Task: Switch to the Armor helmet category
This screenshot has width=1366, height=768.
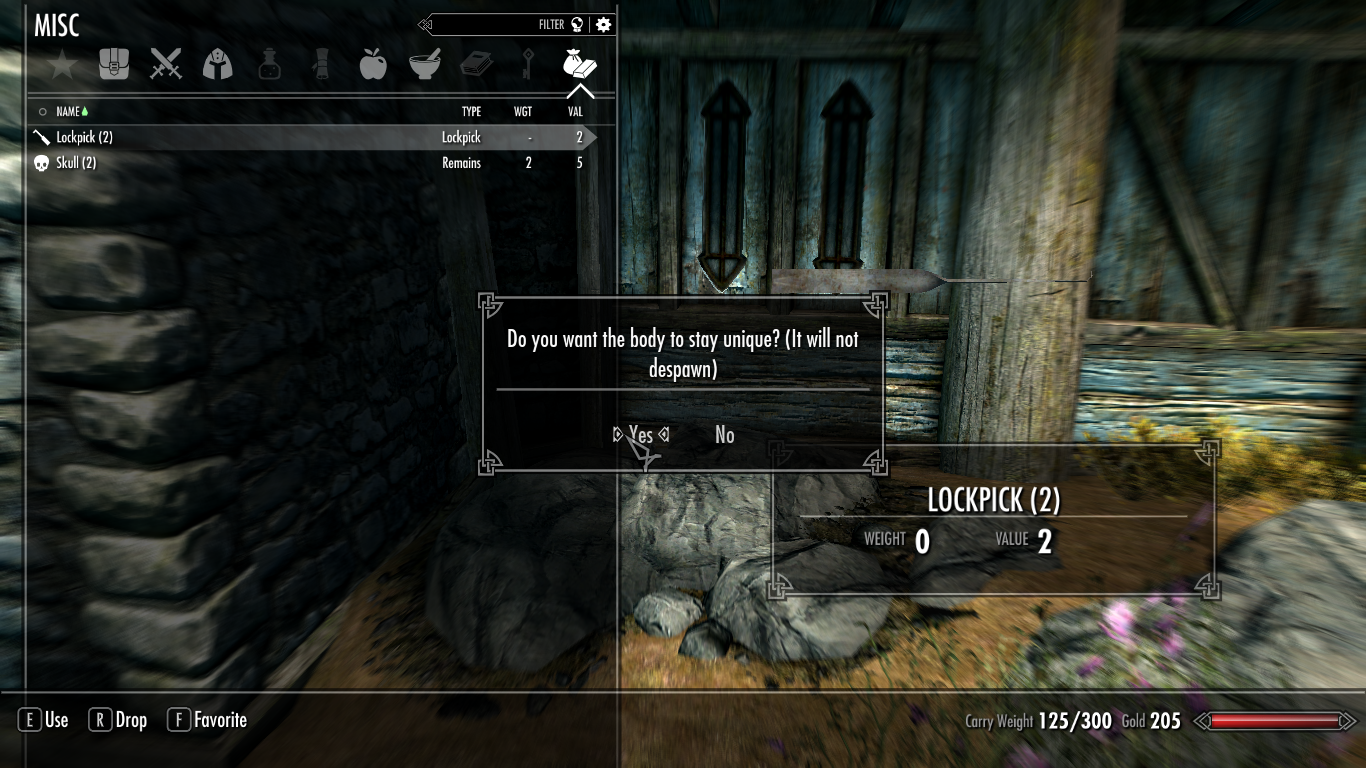Action: pyautogui.click(x=218, y=65)
